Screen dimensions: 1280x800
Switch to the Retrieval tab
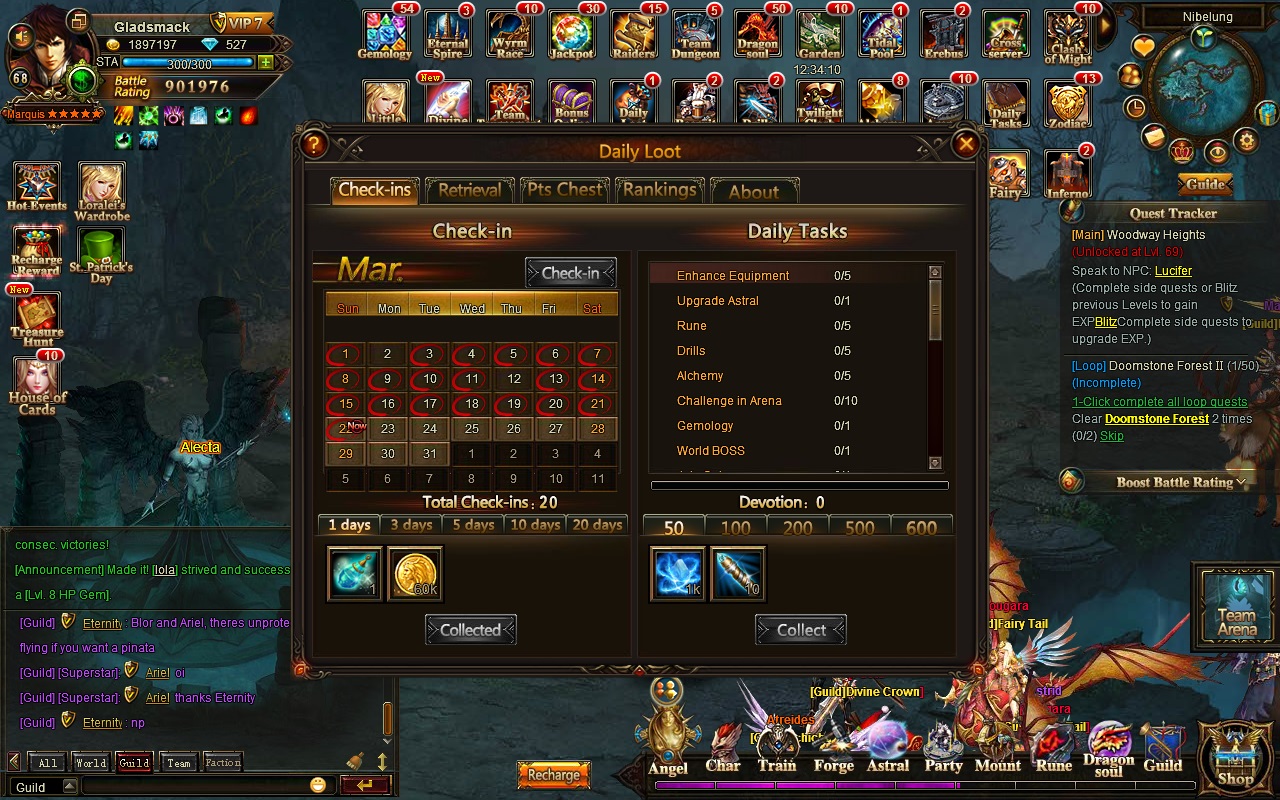[469, 190]
